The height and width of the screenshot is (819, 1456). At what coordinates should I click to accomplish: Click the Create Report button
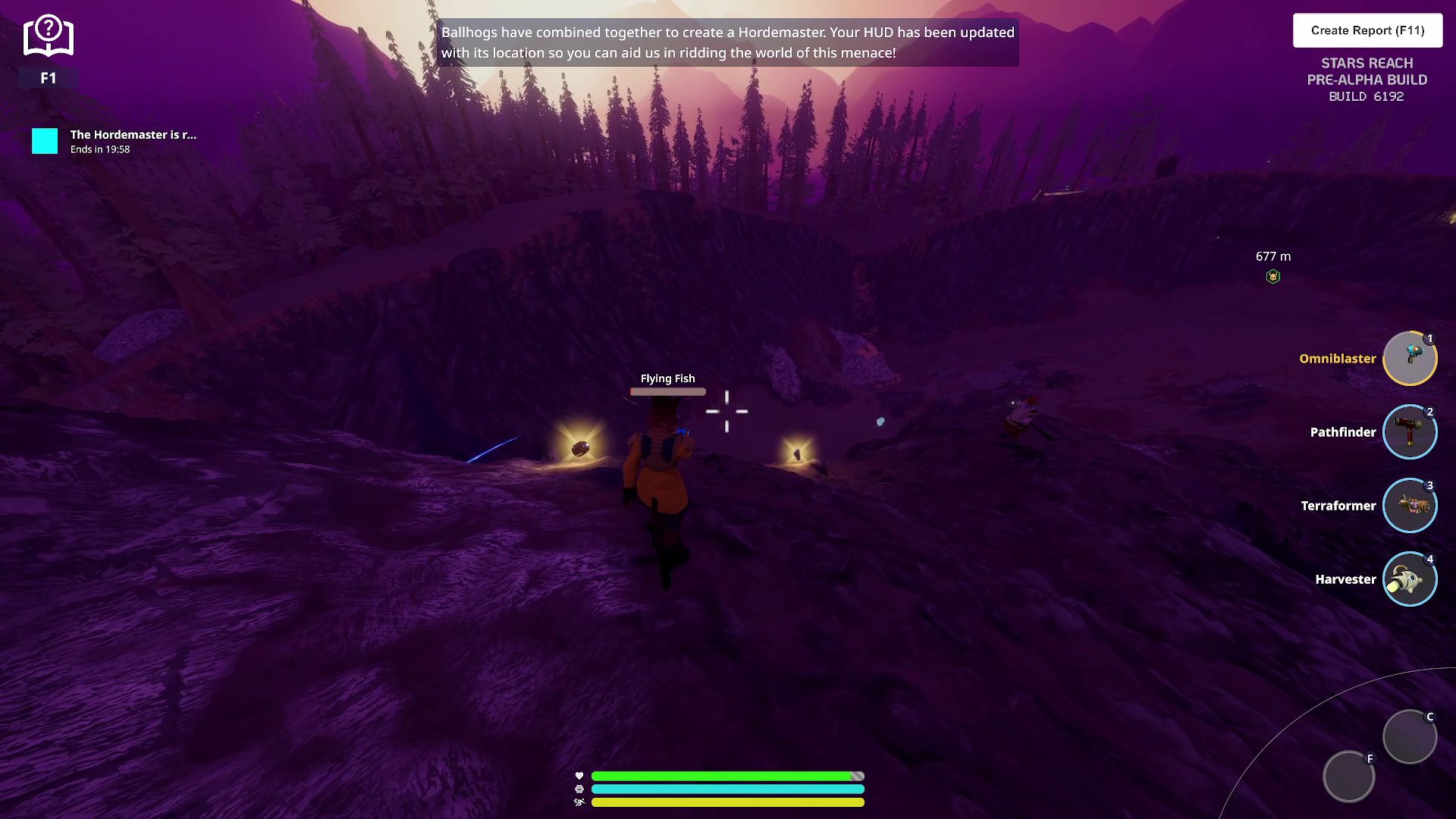(x=1367, y=30)
